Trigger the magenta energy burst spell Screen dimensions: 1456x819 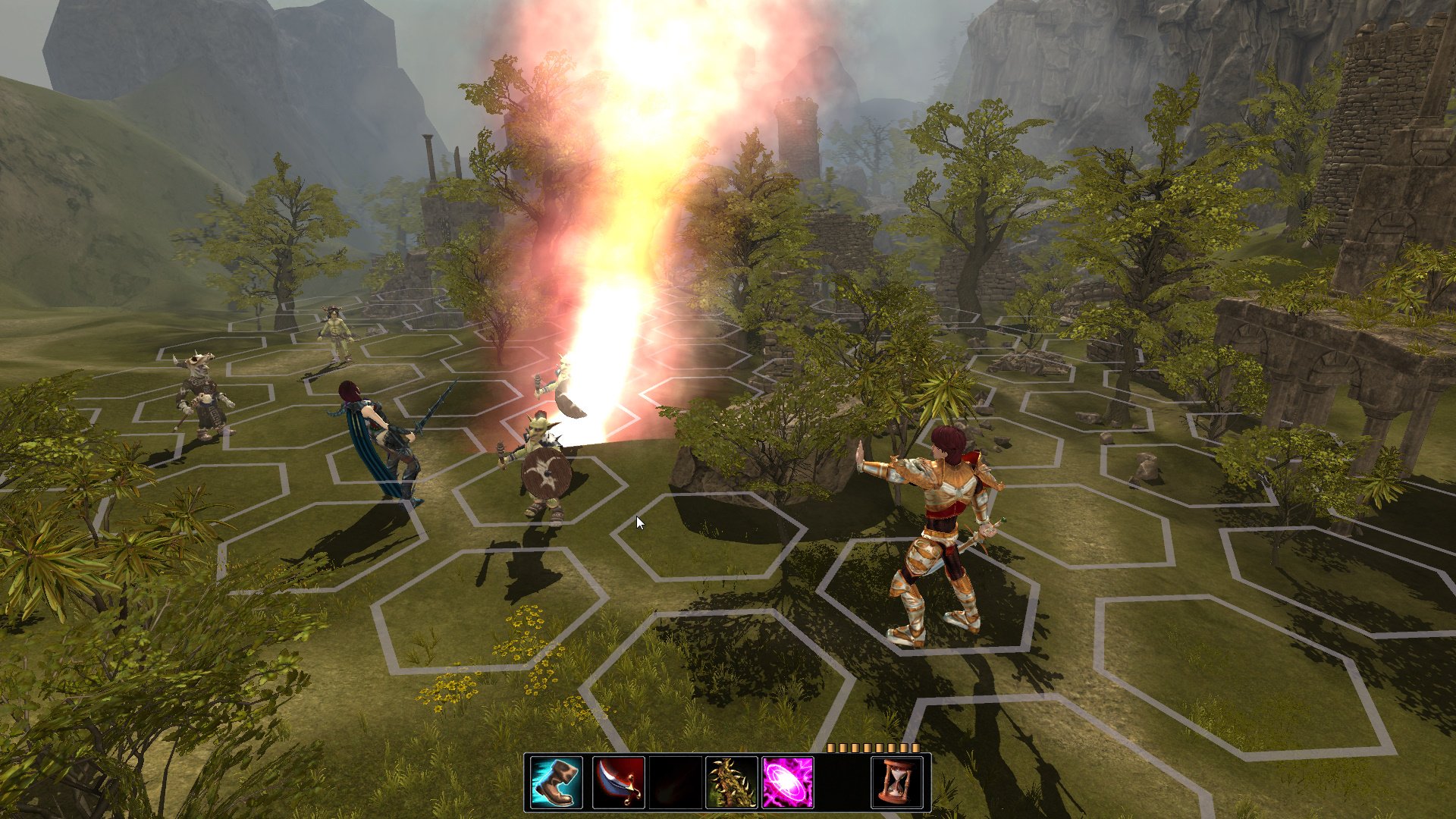pos(788,782)
